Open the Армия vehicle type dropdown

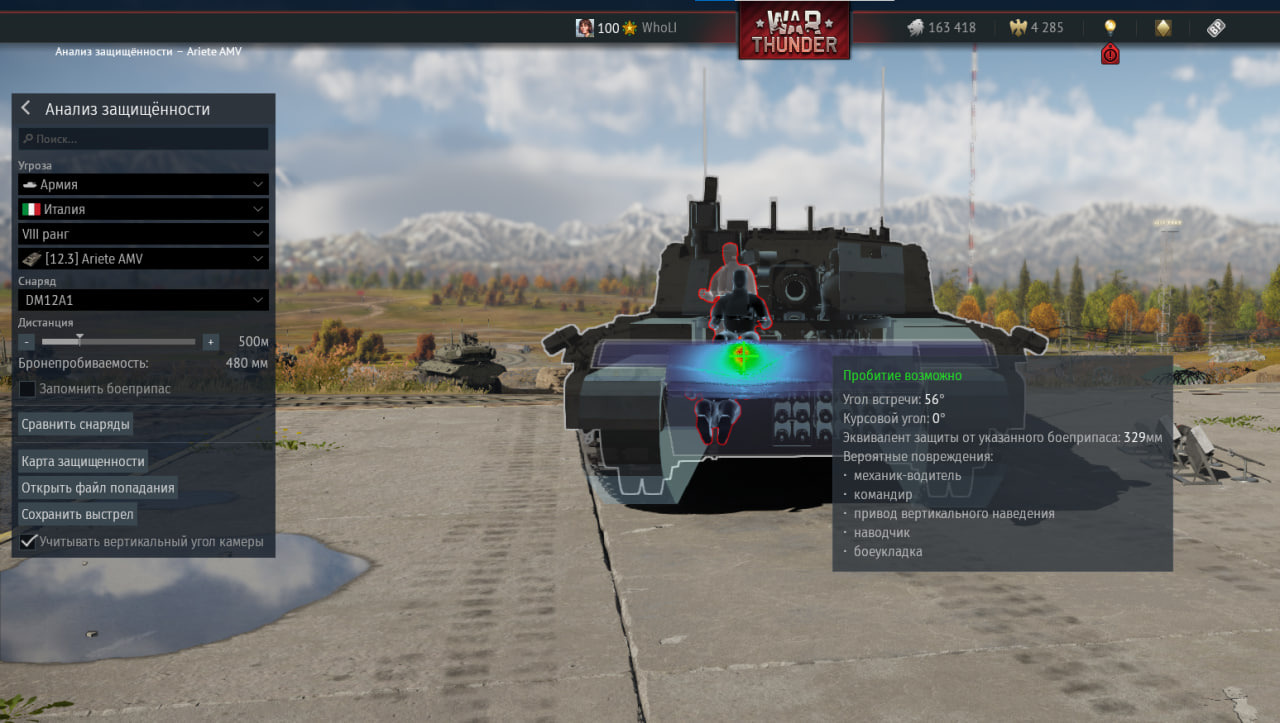tap(143, 185)
